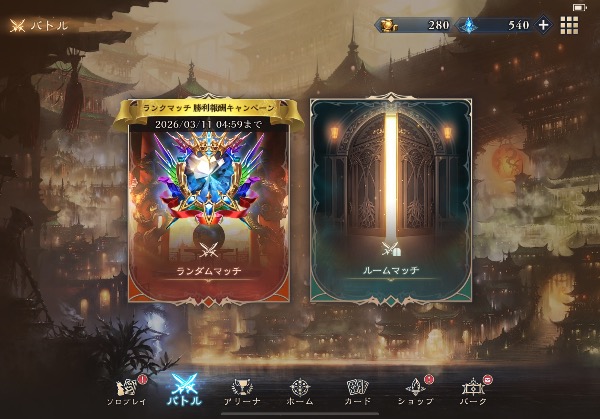600x419 pixels.
Task: Visit the ショップ (Shop) tab
Action: (x=414, y=389)
